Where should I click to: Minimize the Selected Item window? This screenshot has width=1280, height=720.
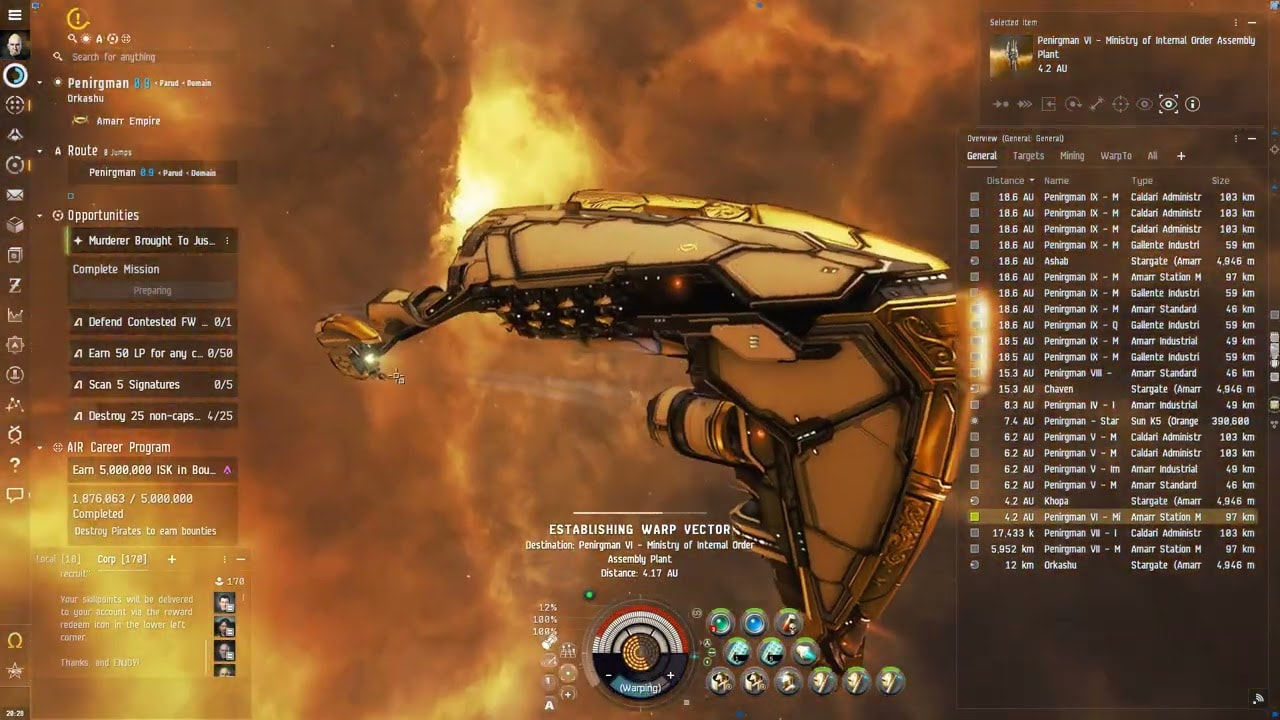pyautogui.click(x=1252, y=22)
